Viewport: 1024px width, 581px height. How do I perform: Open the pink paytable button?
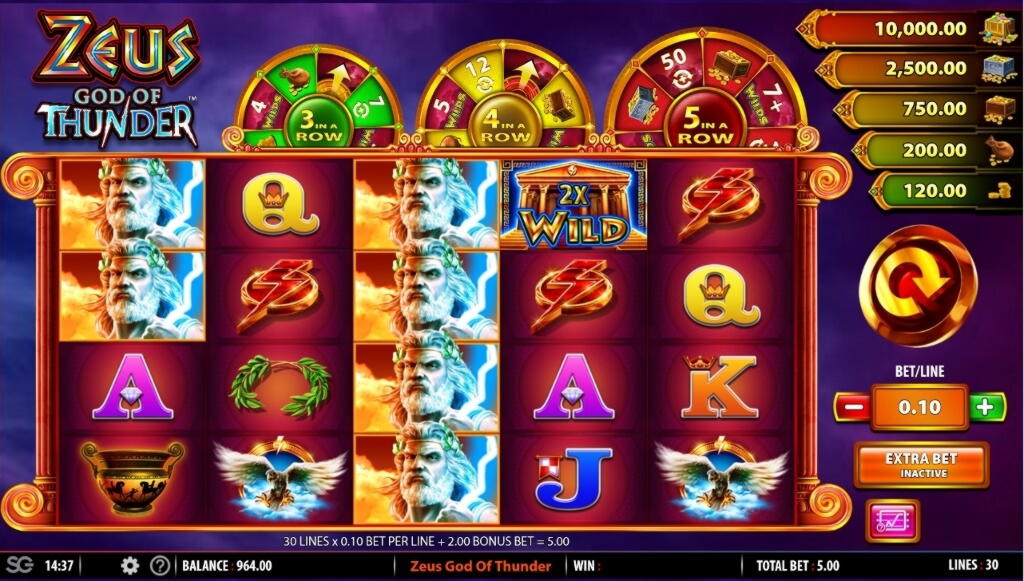pyautogui.click(x=892, y=521)
